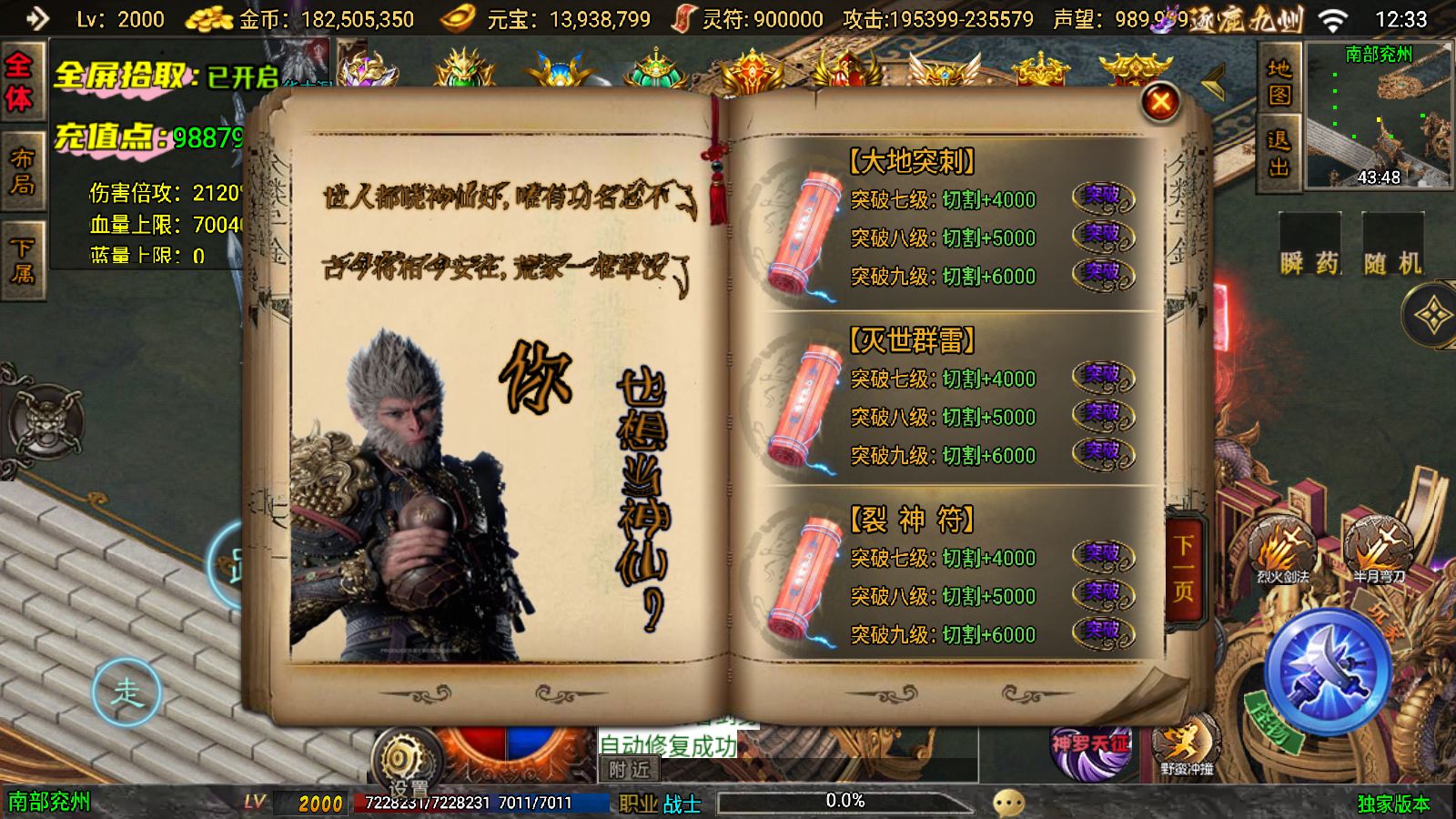
Task: Click the 0.0% experience progress bar
Action: pyautogui.click(x=844, y=802)
